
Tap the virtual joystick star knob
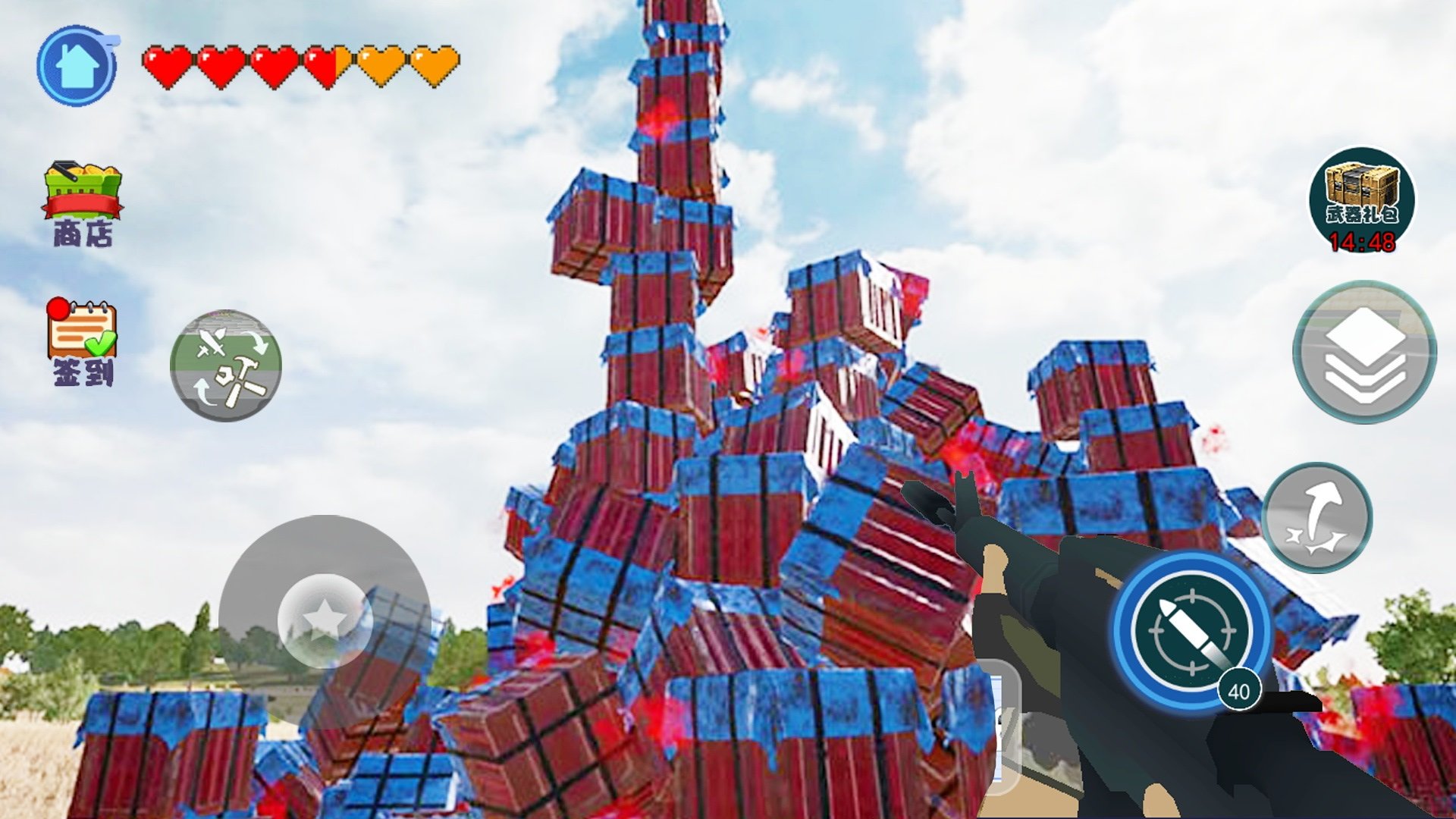[325, 620]
